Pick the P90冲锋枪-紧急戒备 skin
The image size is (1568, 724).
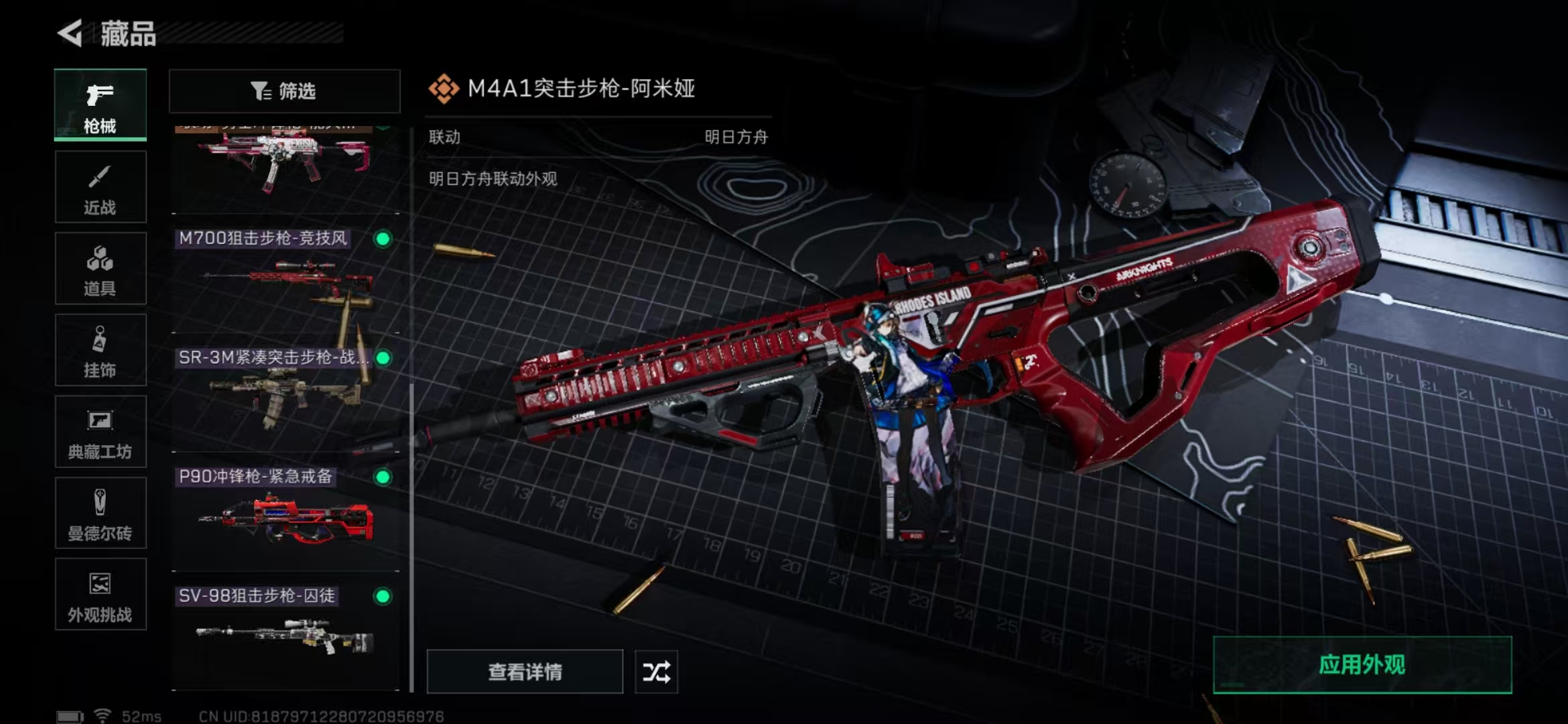[x=285, y=518]
